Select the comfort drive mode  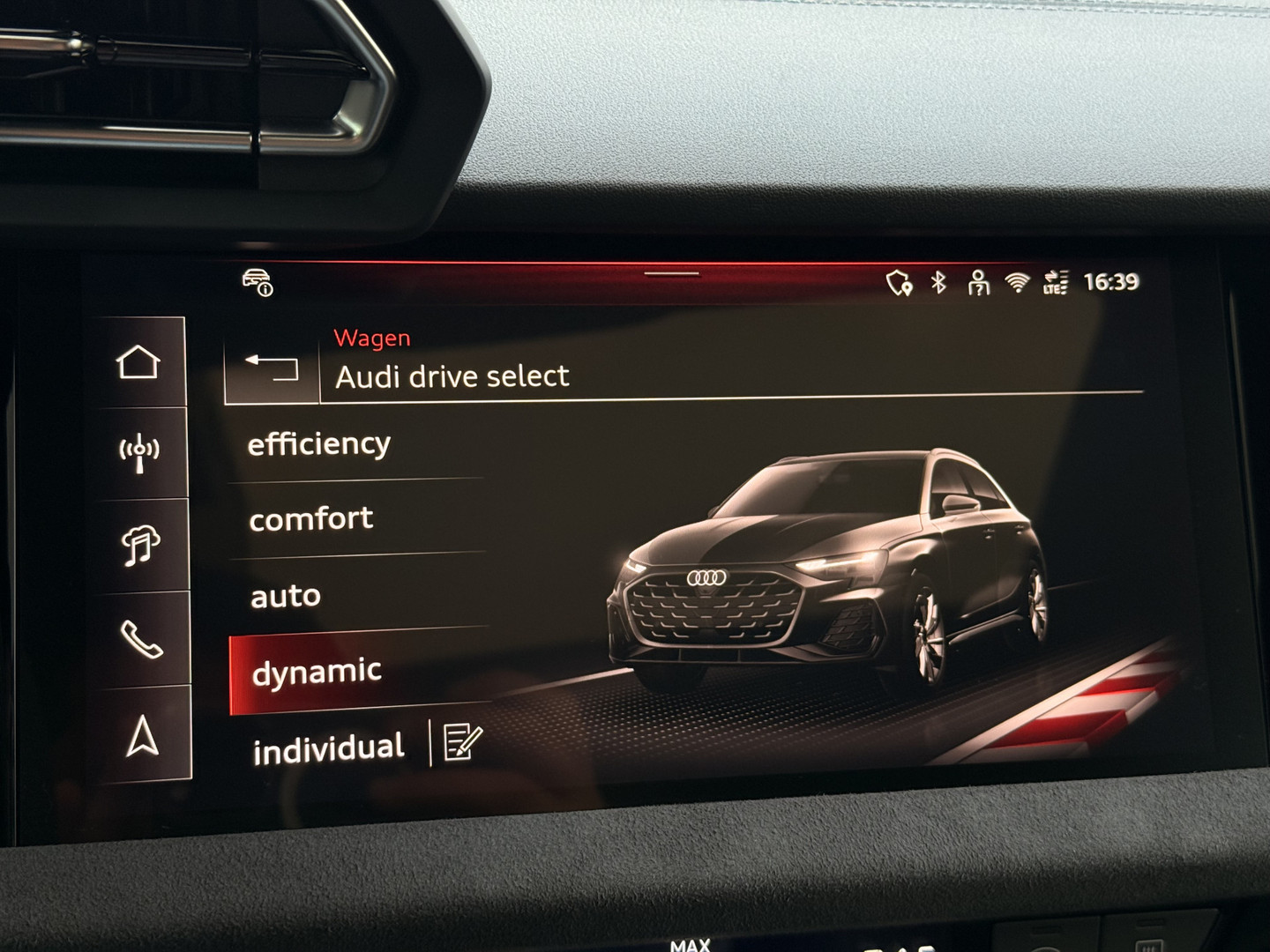(x=312, y=519)
